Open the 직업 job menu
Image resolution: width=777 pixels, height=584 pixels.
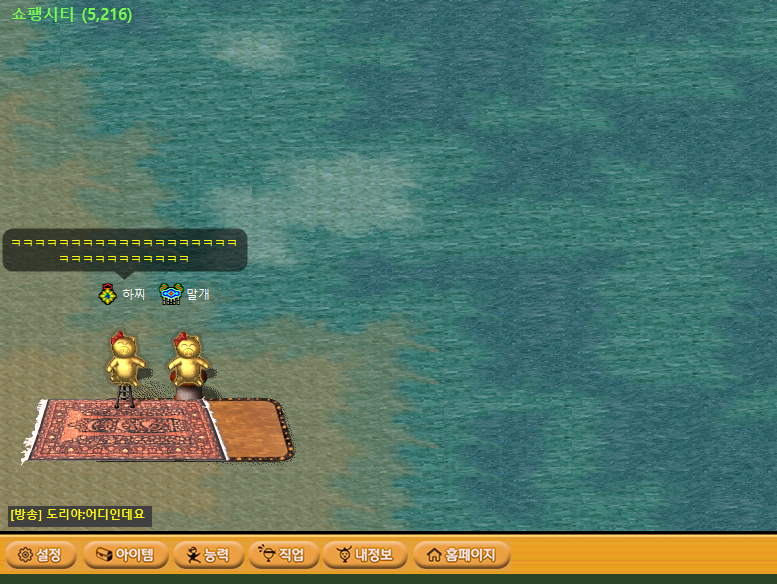click(x=283, y=554)
